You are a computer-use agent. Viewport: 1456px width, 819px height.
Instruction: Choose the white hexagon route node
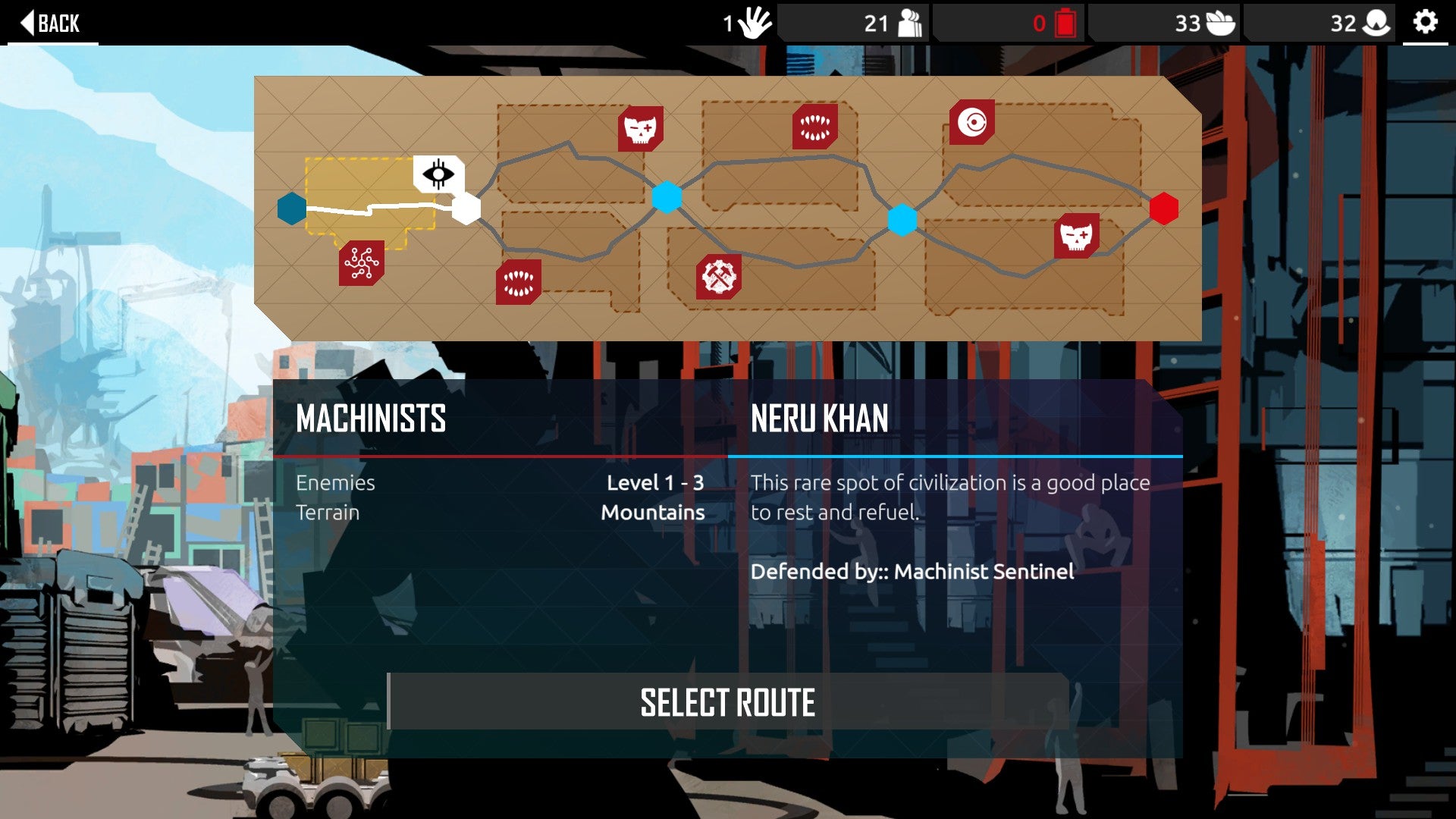click(466, 208)
